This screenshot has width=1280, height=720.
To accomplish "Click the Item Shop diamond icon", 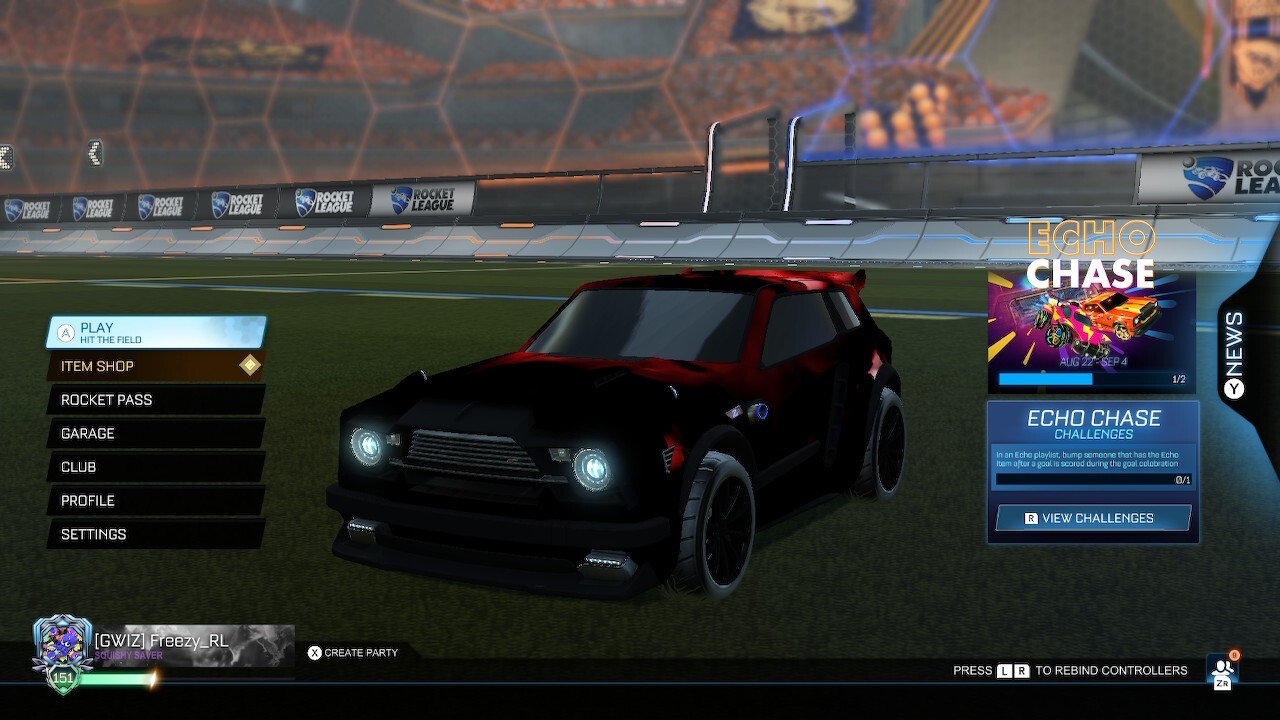I will (250, 365).
